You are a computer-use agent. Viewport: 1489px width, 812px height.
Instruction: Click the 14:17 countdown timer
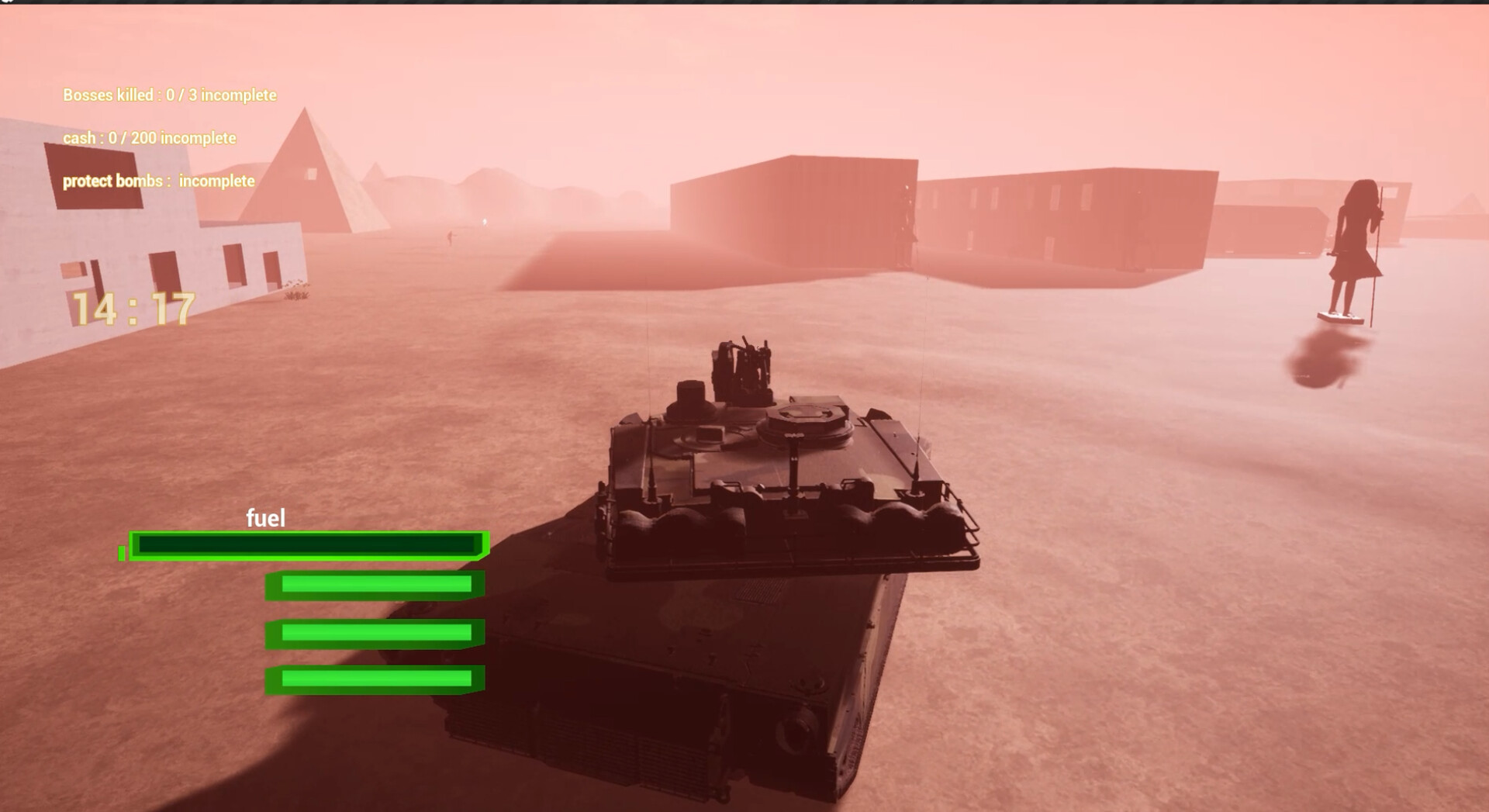coord(130,308)
